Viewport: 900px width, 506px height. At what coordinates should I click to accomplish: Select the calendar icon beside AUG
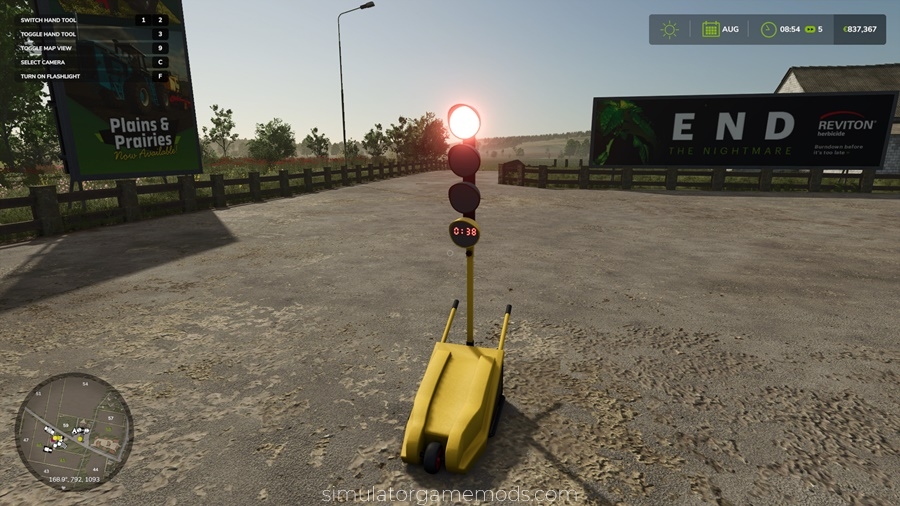click(x=710, y=29)
